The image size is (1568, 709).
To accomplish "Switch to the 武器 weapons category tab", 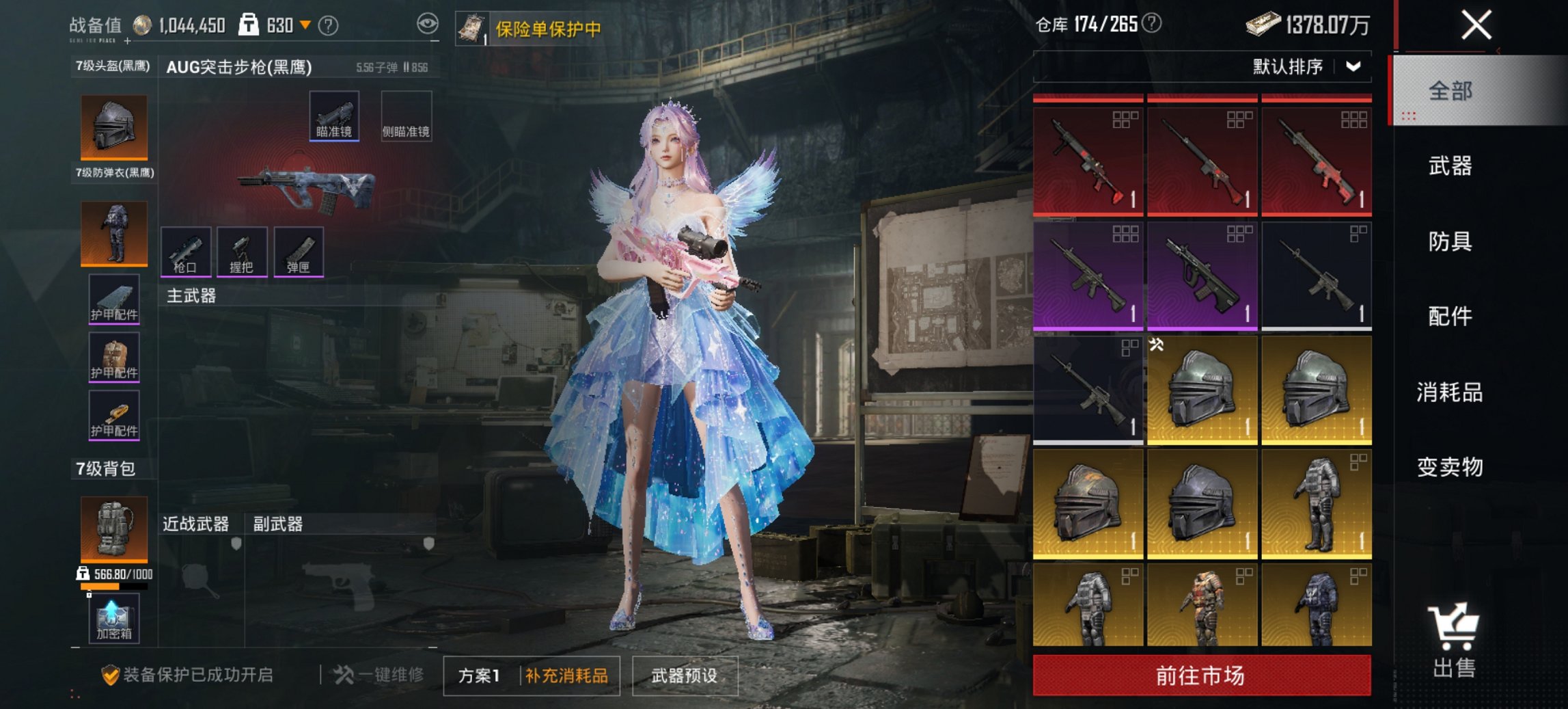I will click(x=1451, y=166).
